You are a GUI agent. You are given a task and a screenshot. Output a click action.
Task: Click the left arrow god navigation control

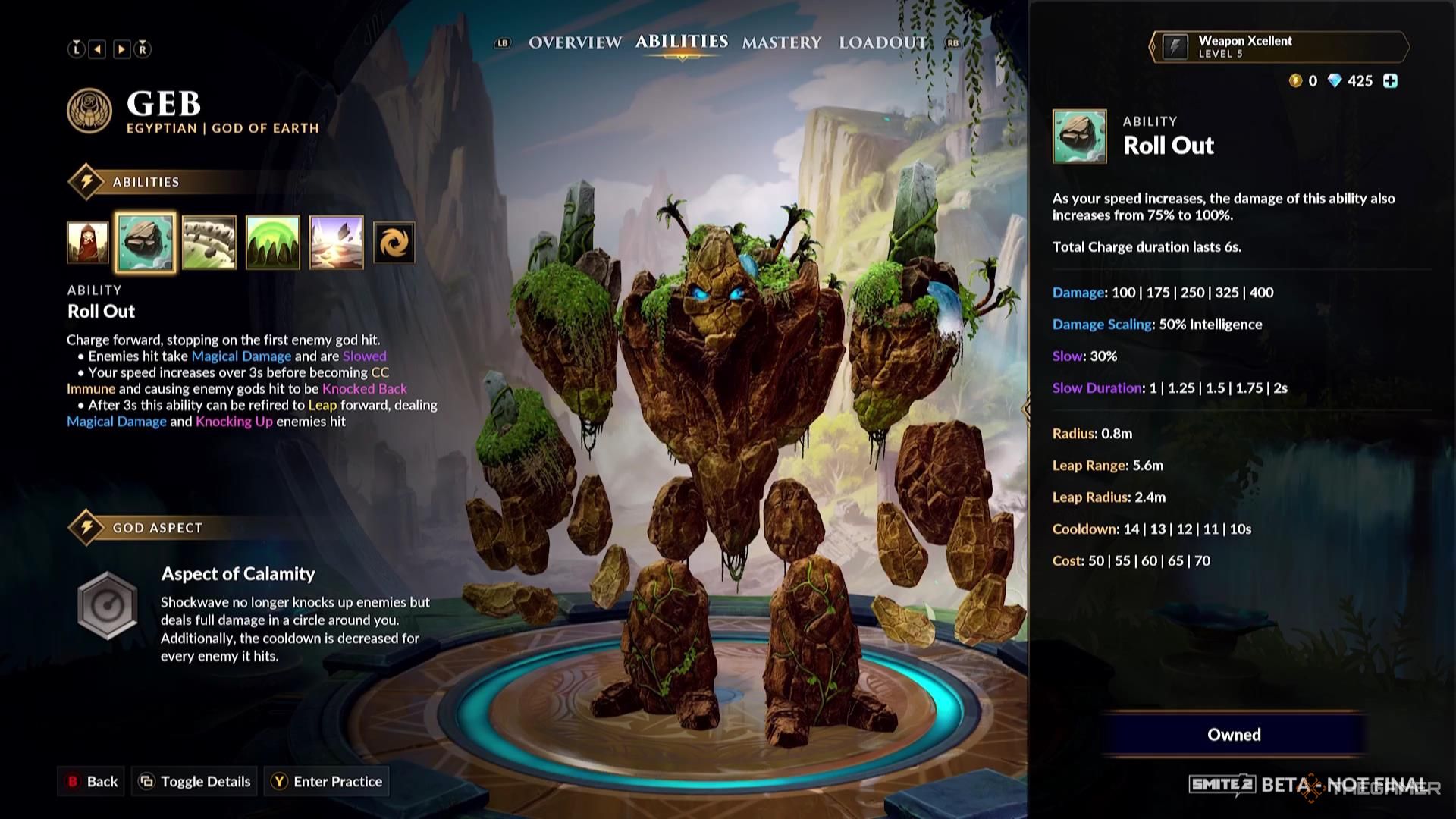tap(96, 49)
